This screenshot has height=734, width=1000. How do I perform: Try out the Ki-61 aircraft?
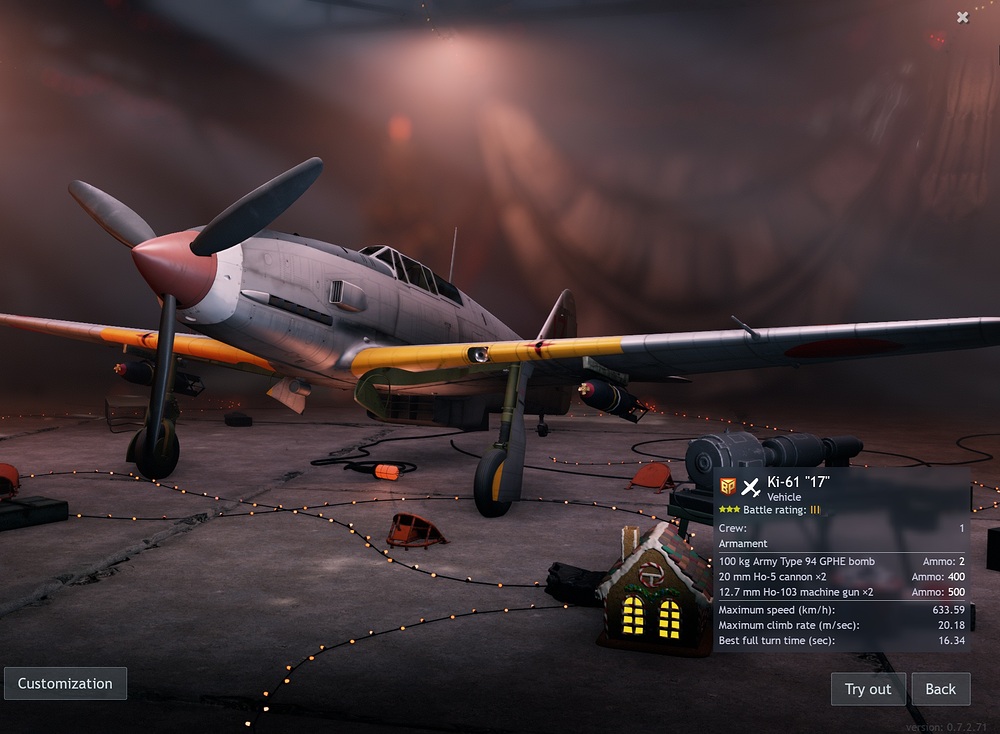pos(867,689)
